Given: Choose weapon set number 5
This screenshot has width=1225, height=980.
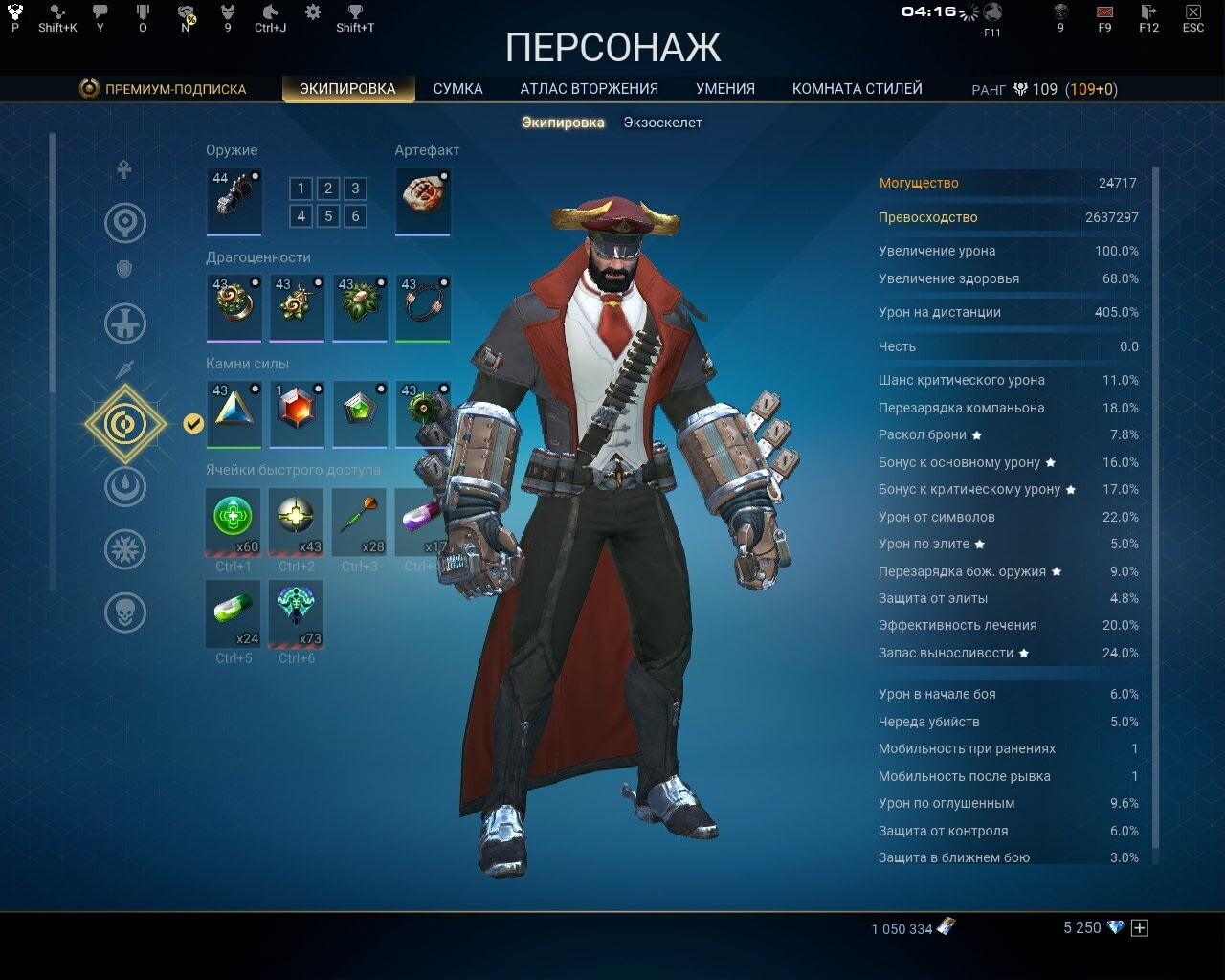Looking at the screenshot, I should (x=328, y=216).
